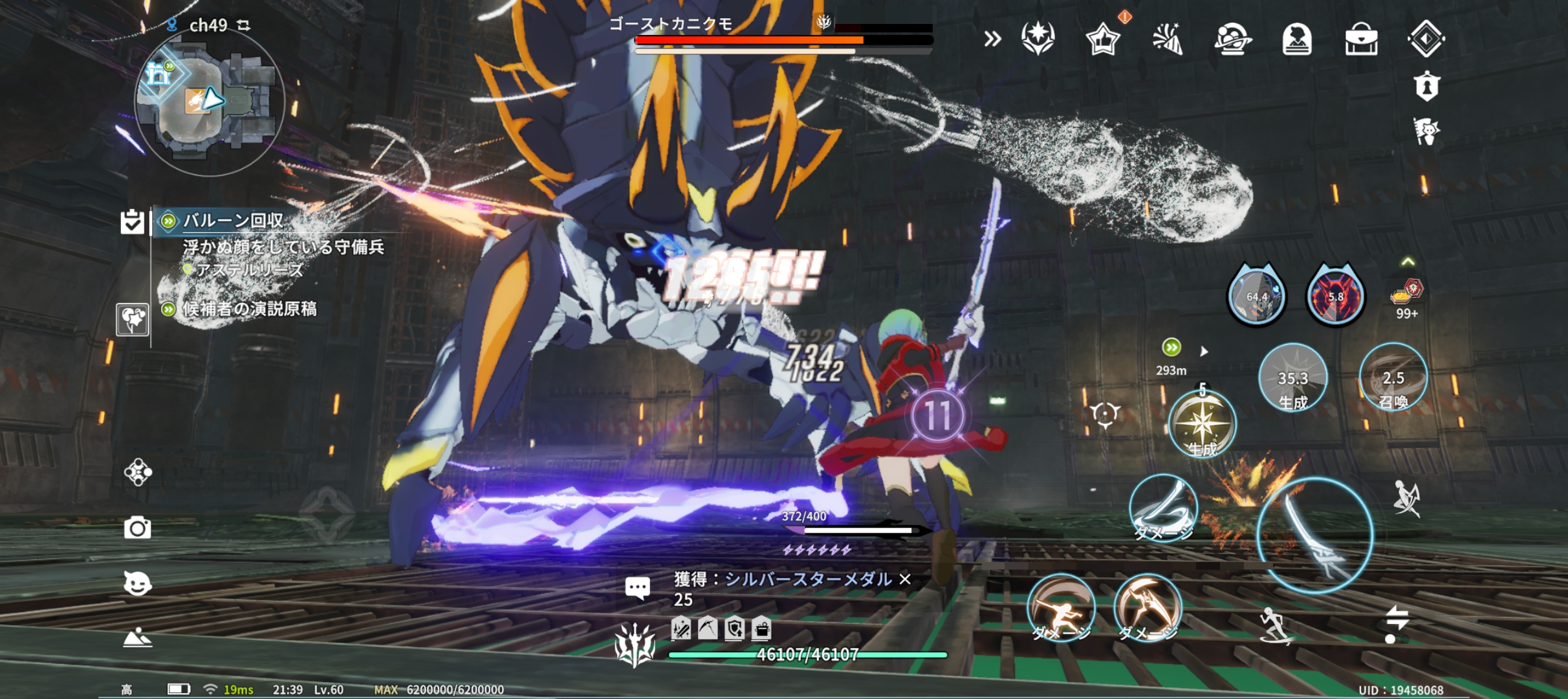The width and height of the screenshot is (1568, 699).
Task: Switch channel via the ch49 label
Action: click(x=208, y=25)
